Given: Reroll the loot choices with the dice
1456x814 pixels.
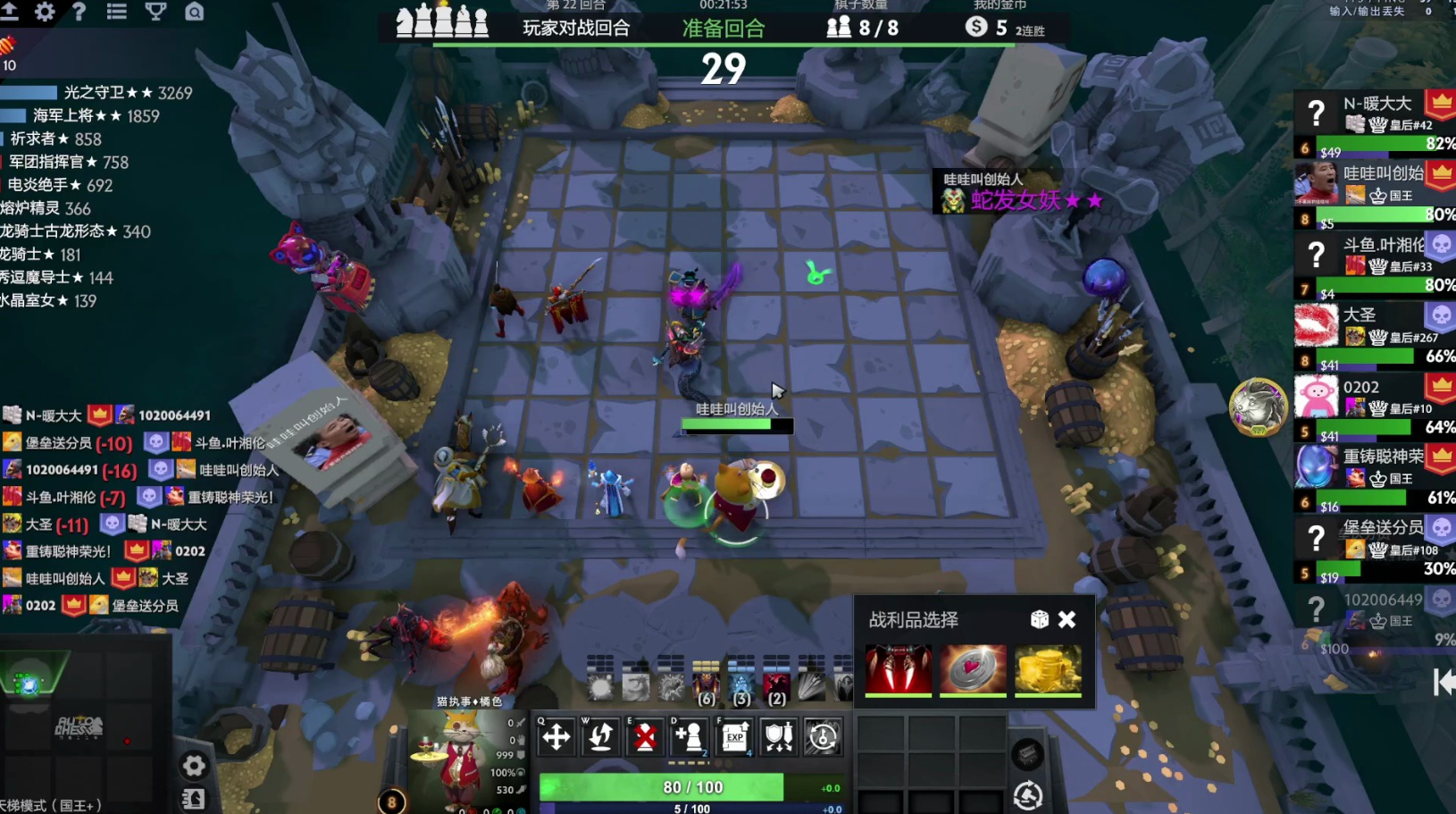Looking at the screenshot, I should click(x=1039, y=619).
